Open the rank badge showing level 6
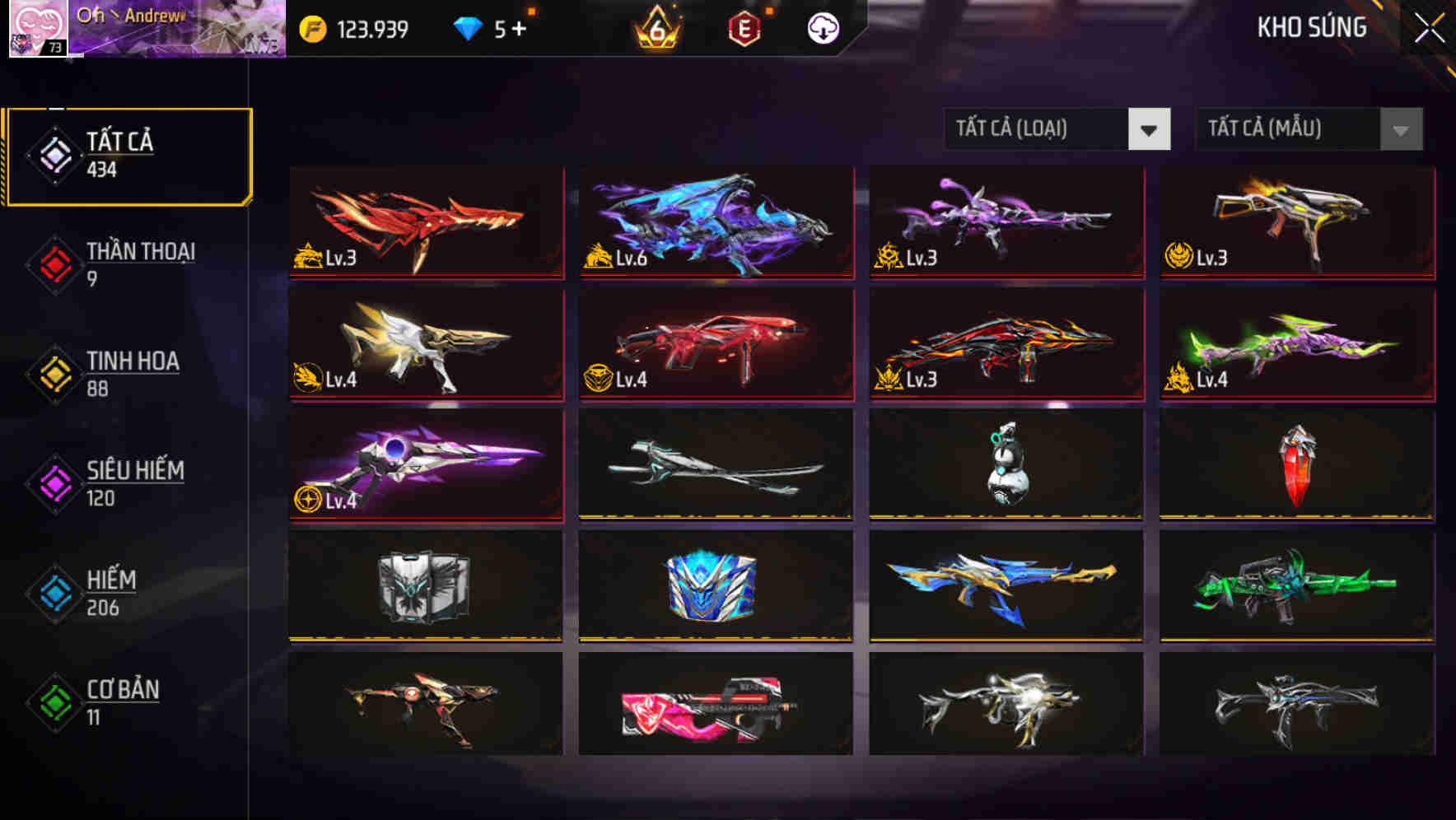Viewport: 1456px width, 820px height. click(x=653, y=27)
